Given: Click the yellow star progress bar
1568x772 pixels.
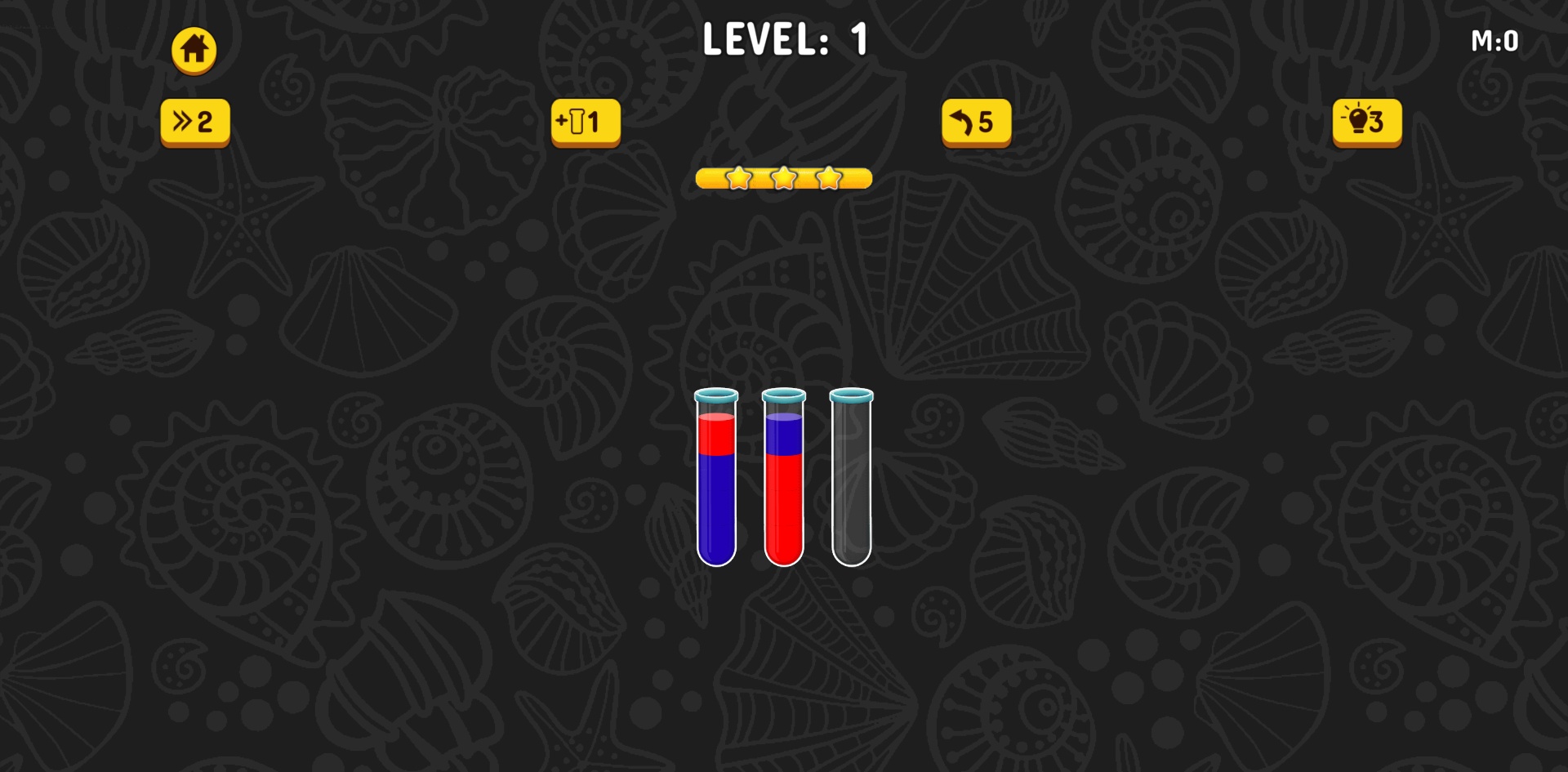Looking at the screenshot, I should [x=783, y=180].
